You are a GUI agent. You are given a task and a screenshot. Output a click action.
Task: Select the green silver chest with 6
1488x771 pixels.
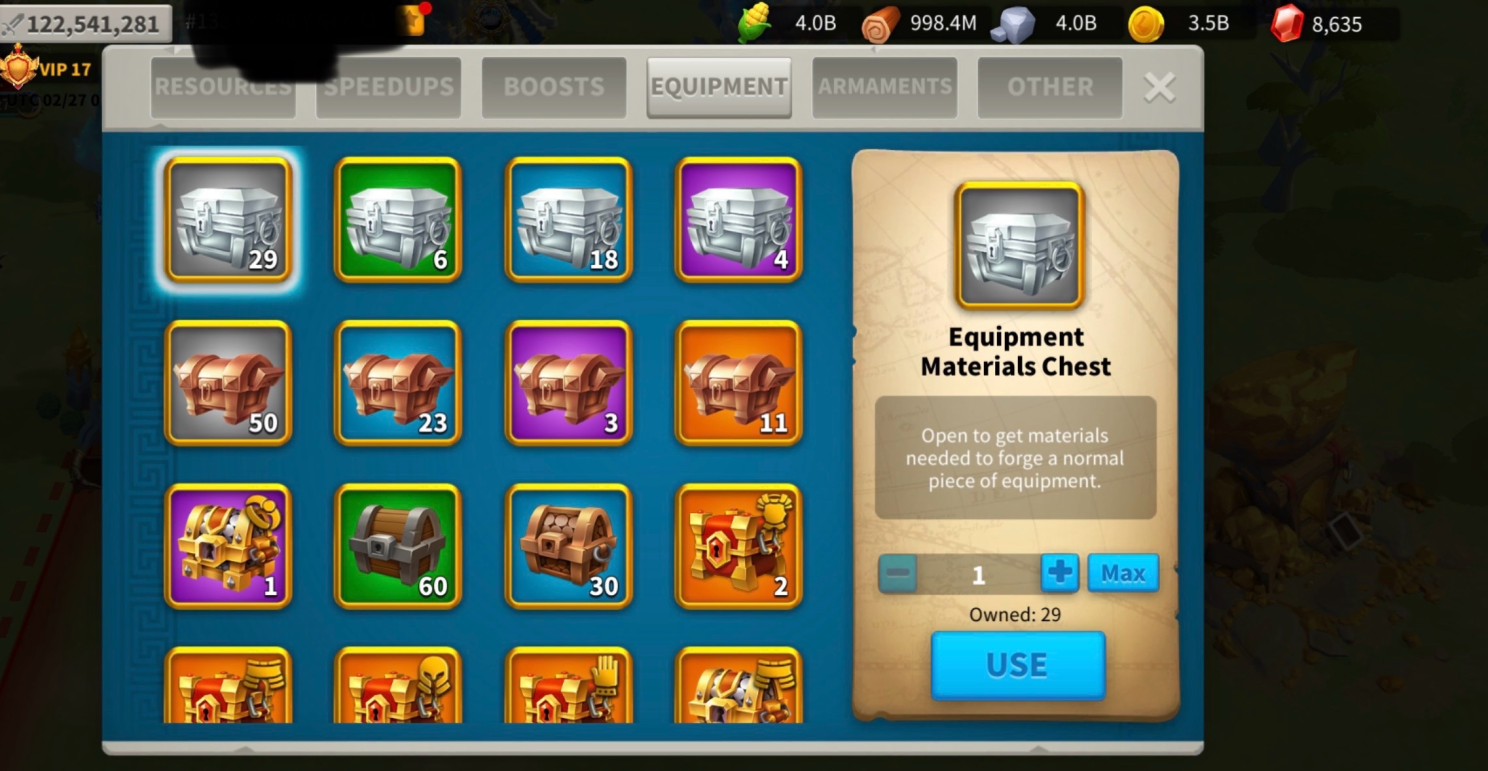tap(398, 220)
